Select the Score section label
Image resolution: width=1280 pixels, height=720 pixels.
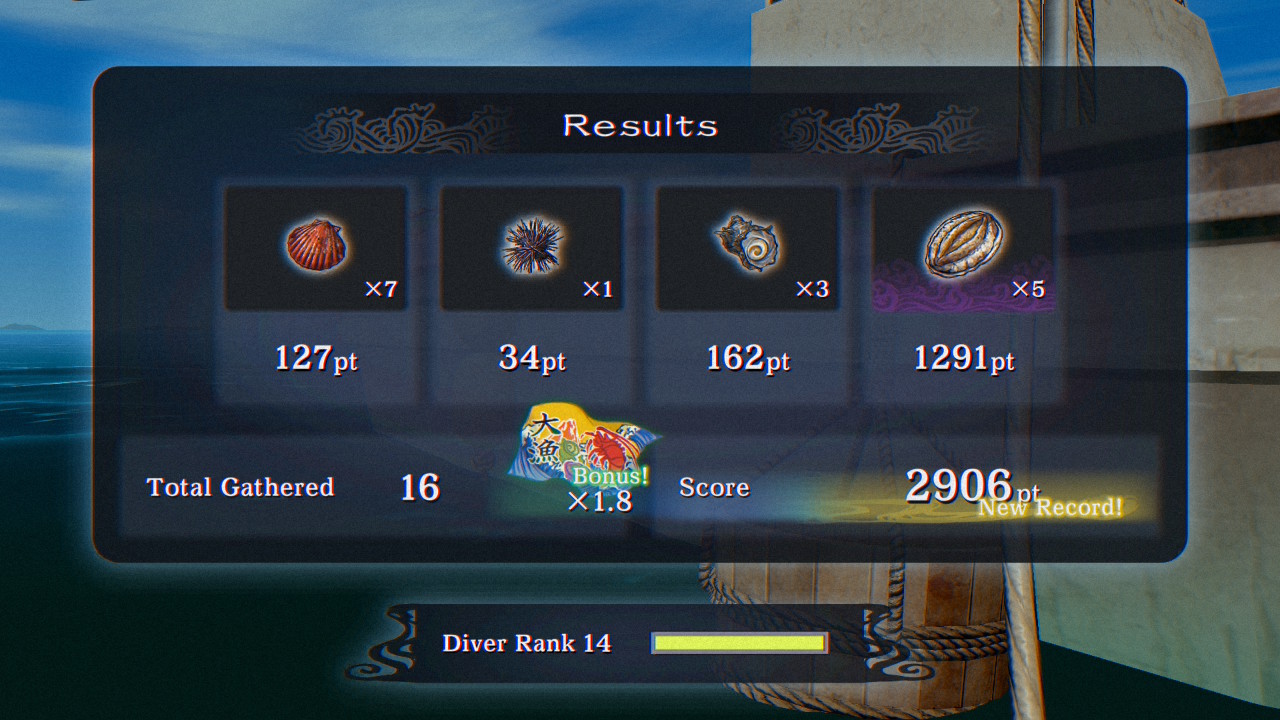(714, 488)
